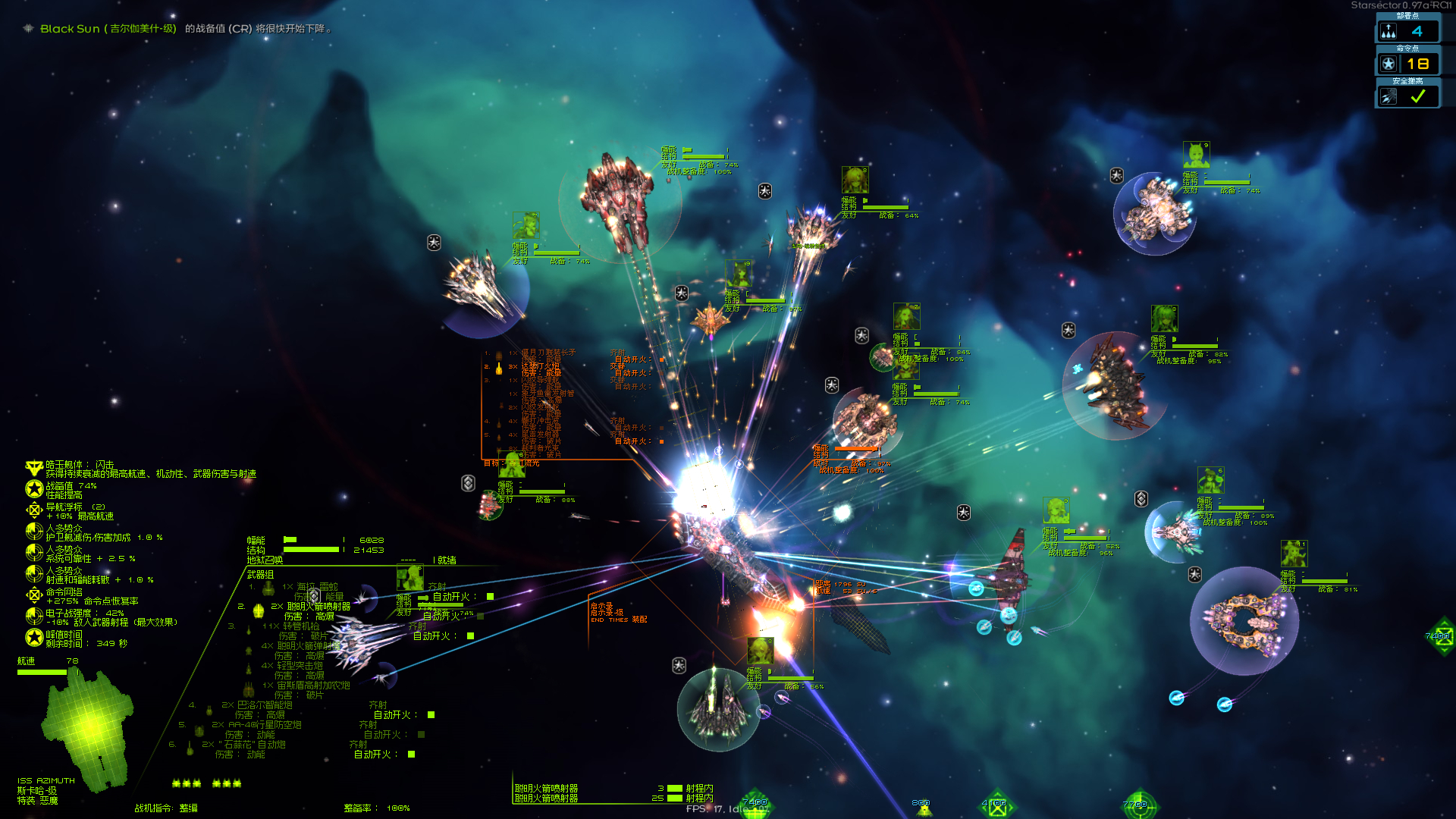Click the command network status icon
Screen dimensions: 1456x819
pyautogui.click(x=34, y=596)
